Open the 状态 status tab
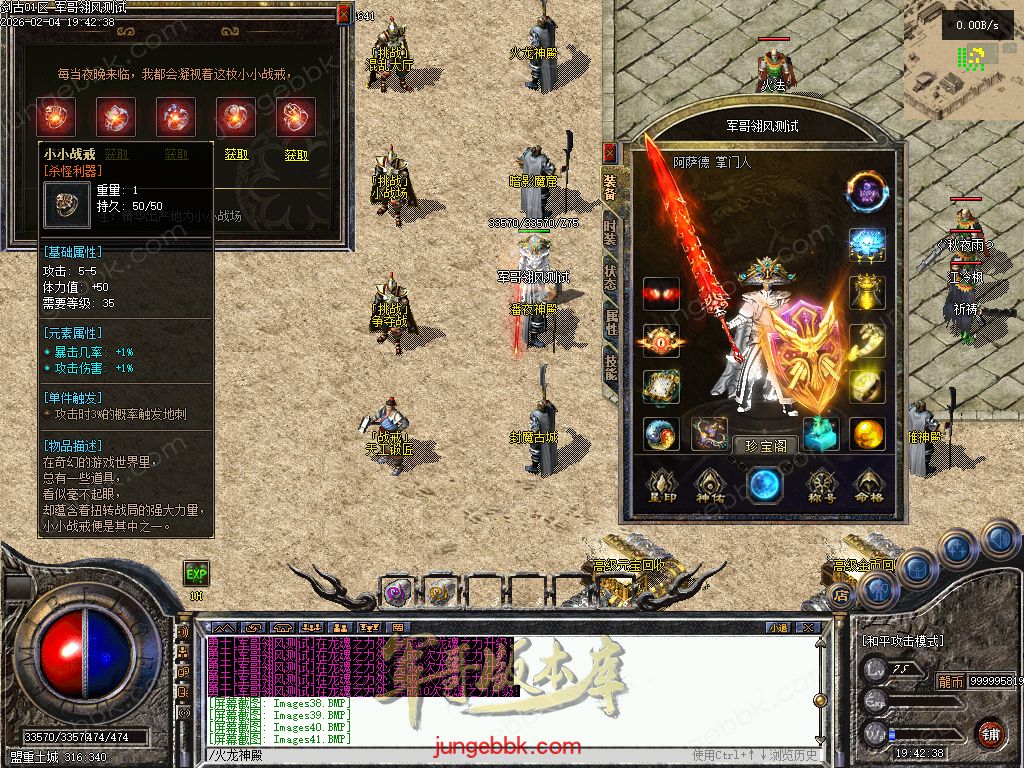Screen dimensions: 1024x768 tap(609, 277)
